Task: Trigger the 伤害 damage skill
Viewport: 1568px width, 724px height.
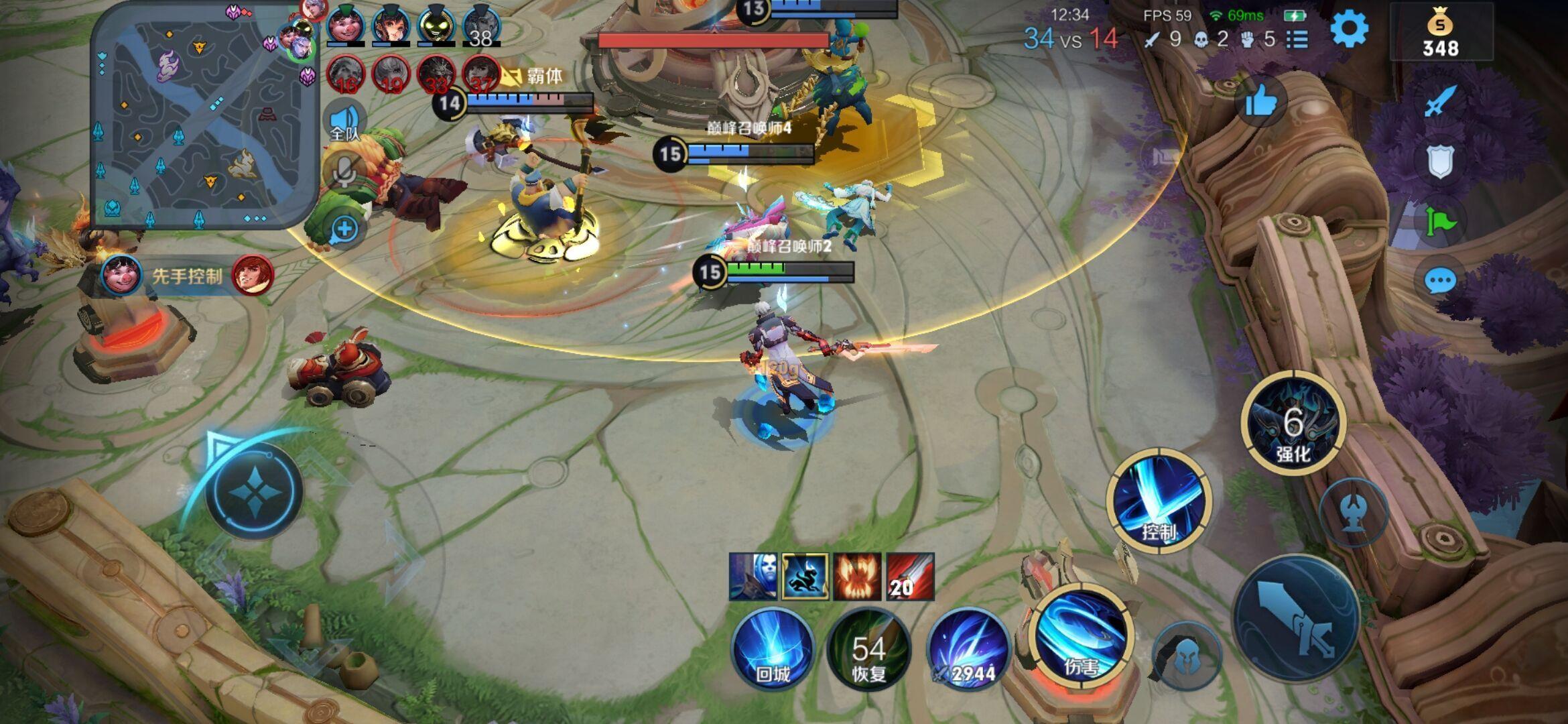Action: (1082, 637)
